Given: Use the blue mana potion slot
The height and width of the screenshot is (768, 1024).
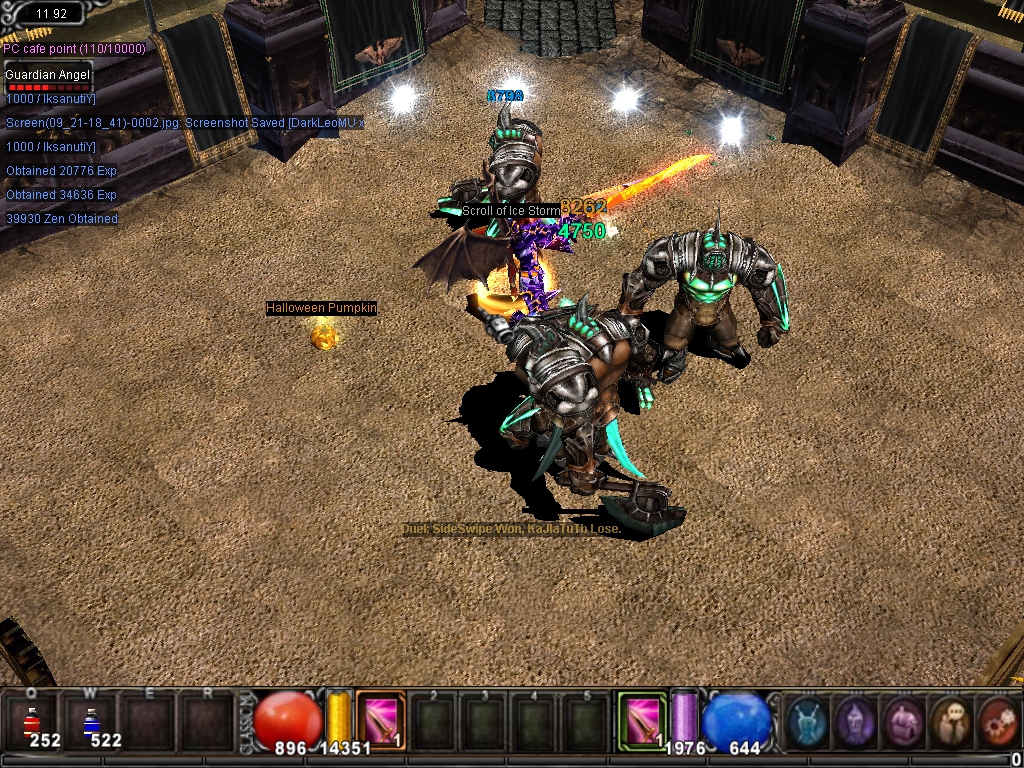Looking at the screenshot, I should click(92, 722).
